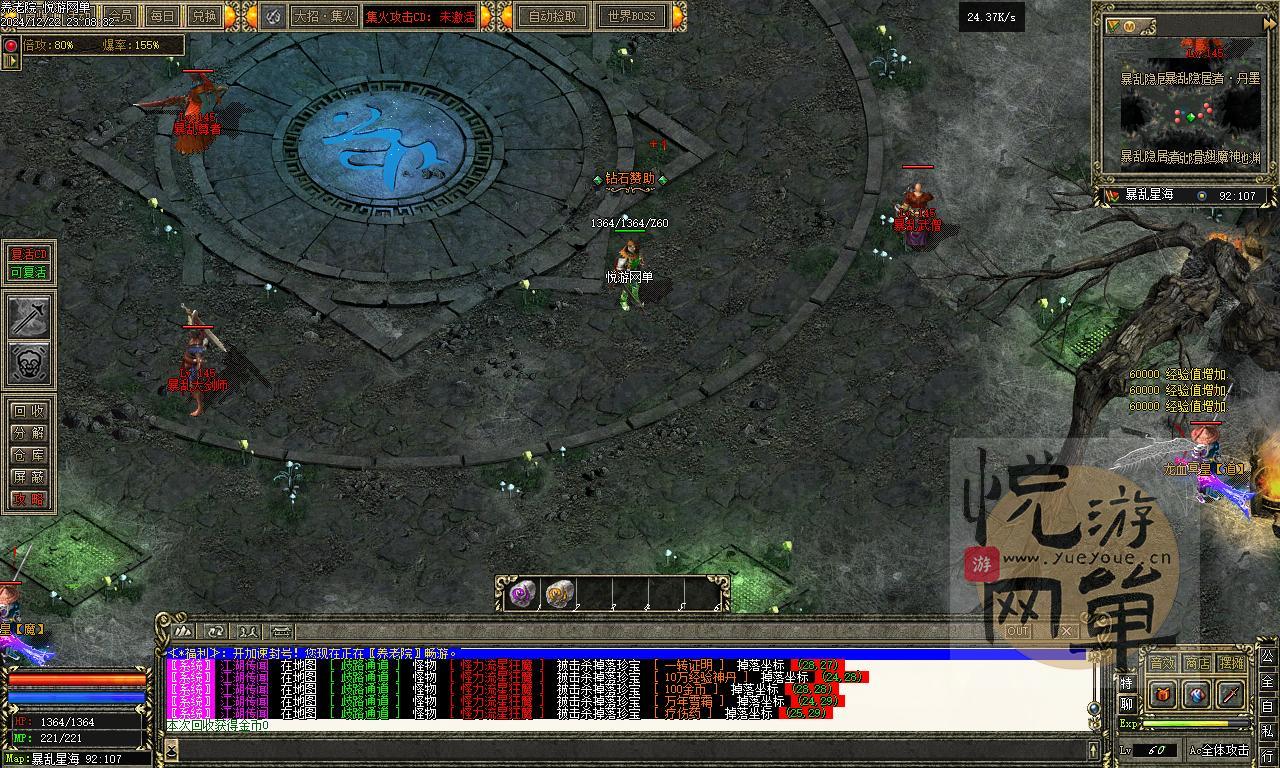The height and width of the screenshot is (768, 1280).
Task: Toggle the 音效 sound setting
Action: (1162, 663)
